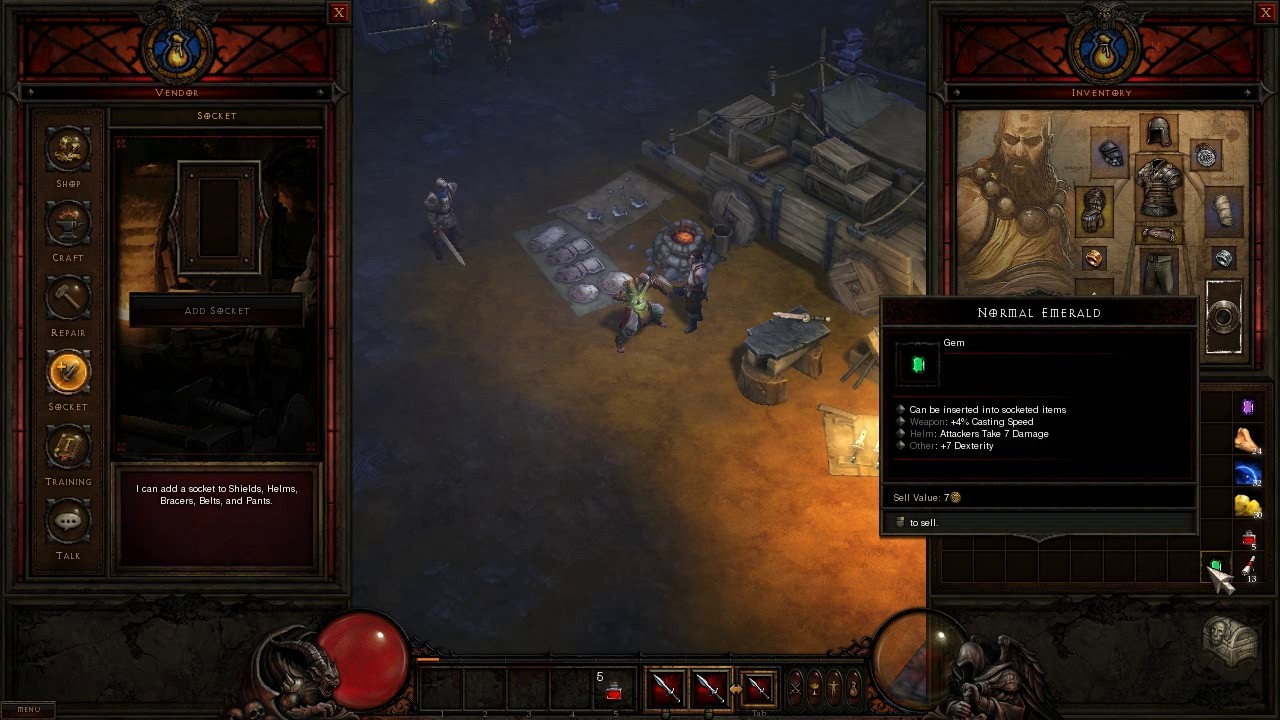This screenshot has height=720, width=1280.
Task: Select the Socket section icon
Action: point(68,374)
